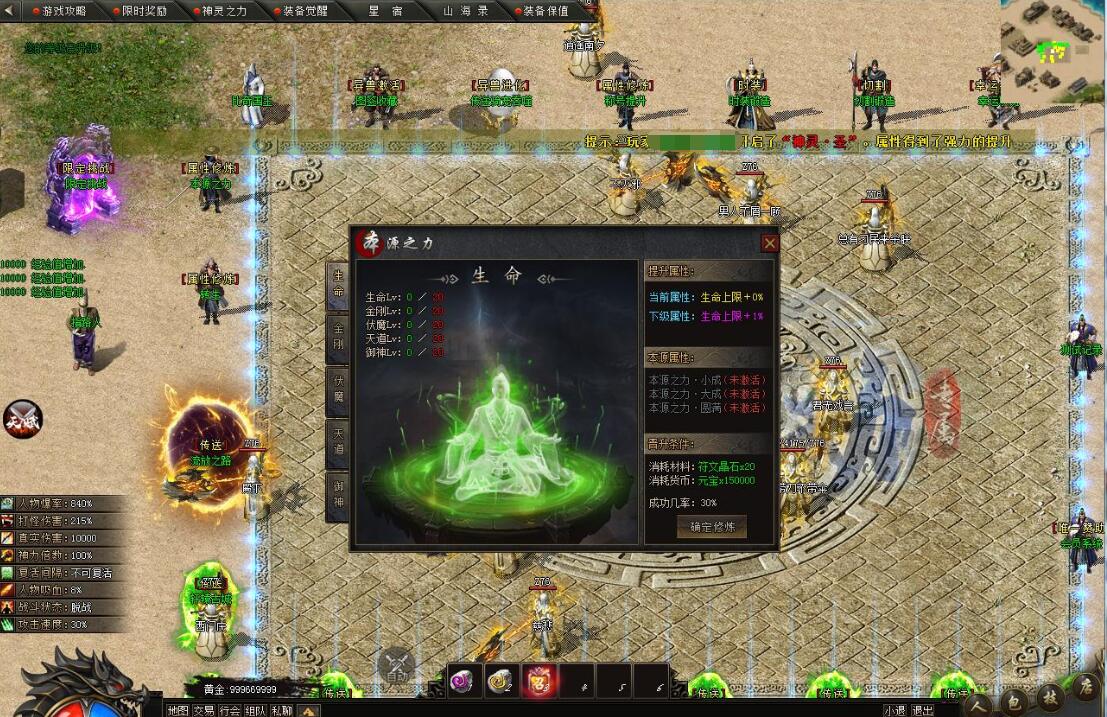Use the purple swirl hotbar item
Screen dimensions: 1107x717
tap(464, 681)
